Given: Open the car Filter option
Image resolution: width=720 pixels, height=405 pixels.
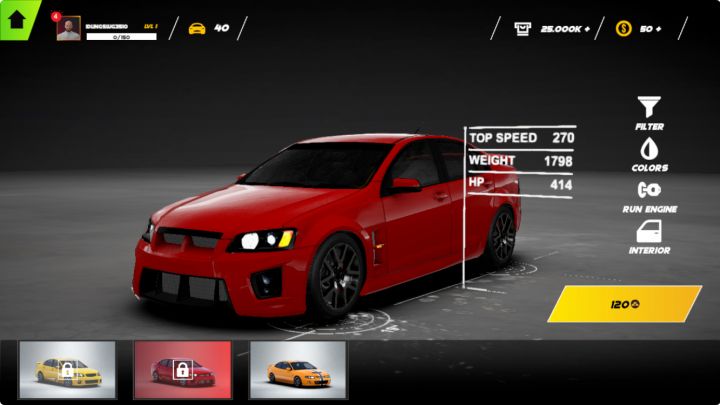Looking at the screenshot, I should point(649,107).
